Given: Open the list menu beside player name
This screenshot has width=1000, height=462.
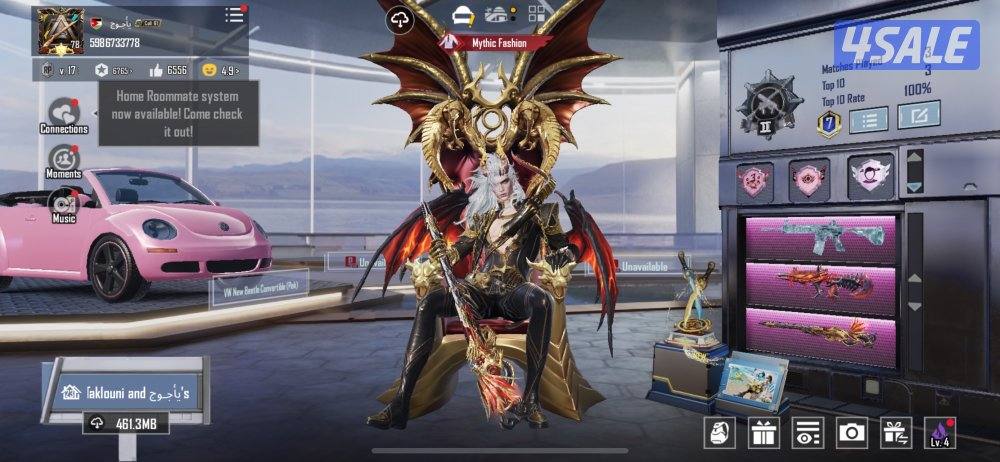Looking at the screenshot, I should tap(234, 15).
